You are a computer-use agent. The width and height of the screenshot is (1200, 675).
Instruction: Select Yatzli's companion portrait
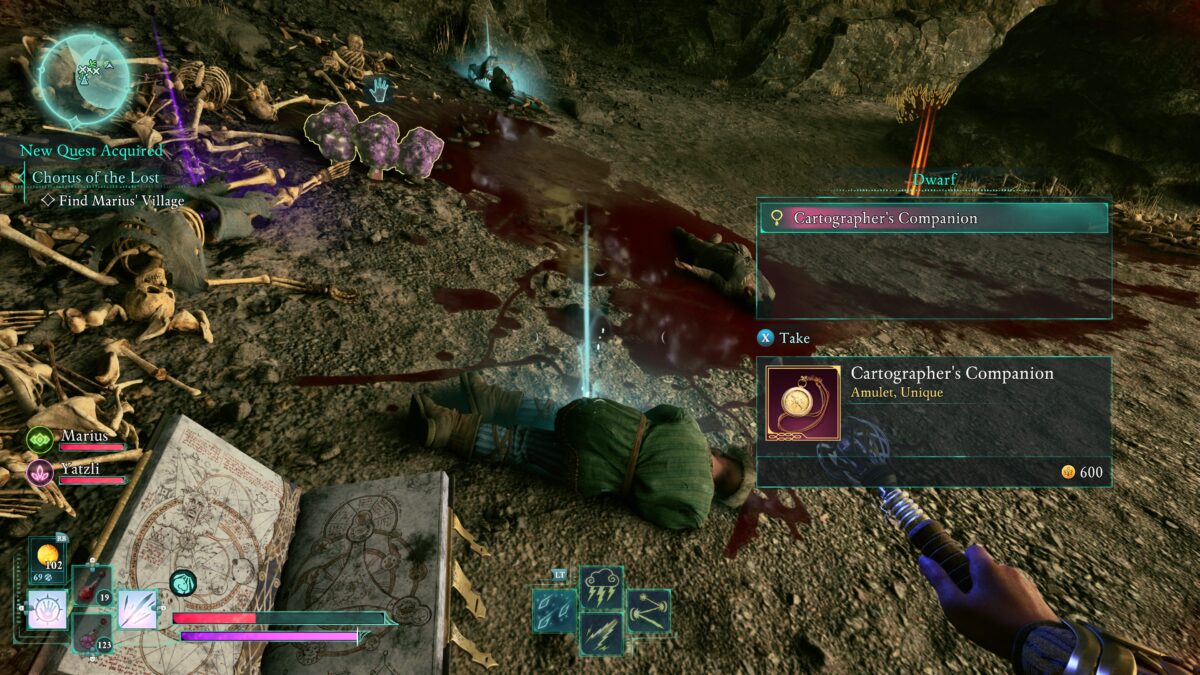(40, 472)
